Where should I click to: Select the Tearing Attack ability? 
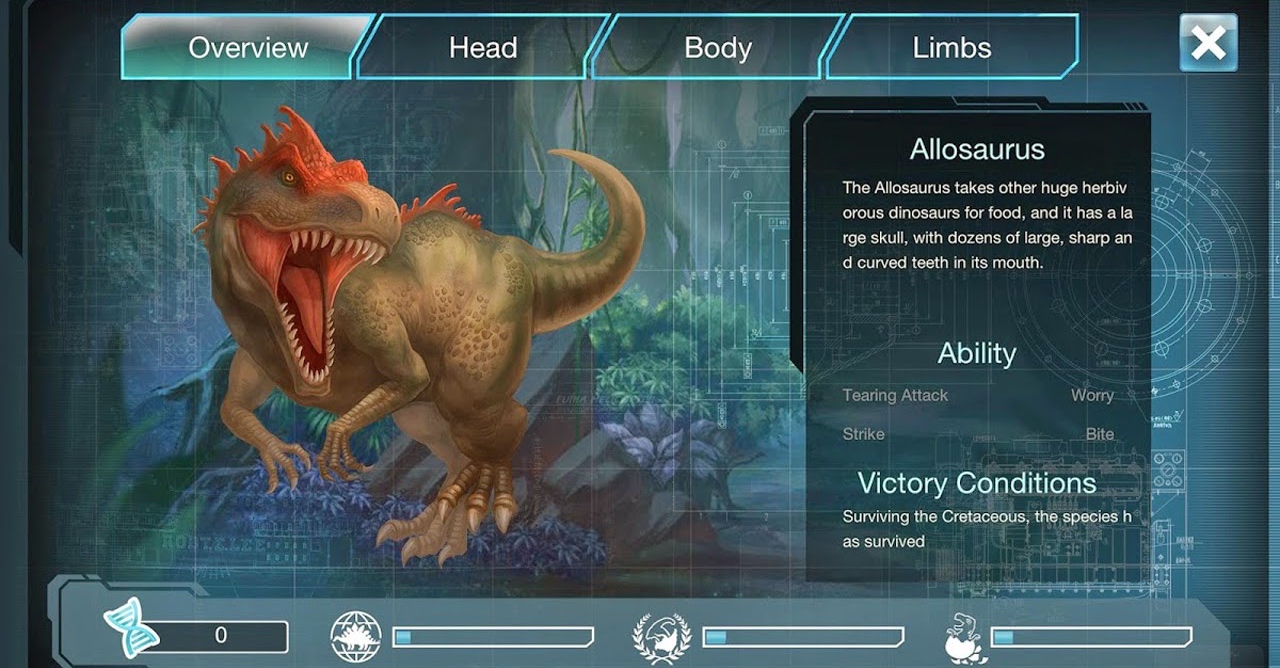coord(895,395)
